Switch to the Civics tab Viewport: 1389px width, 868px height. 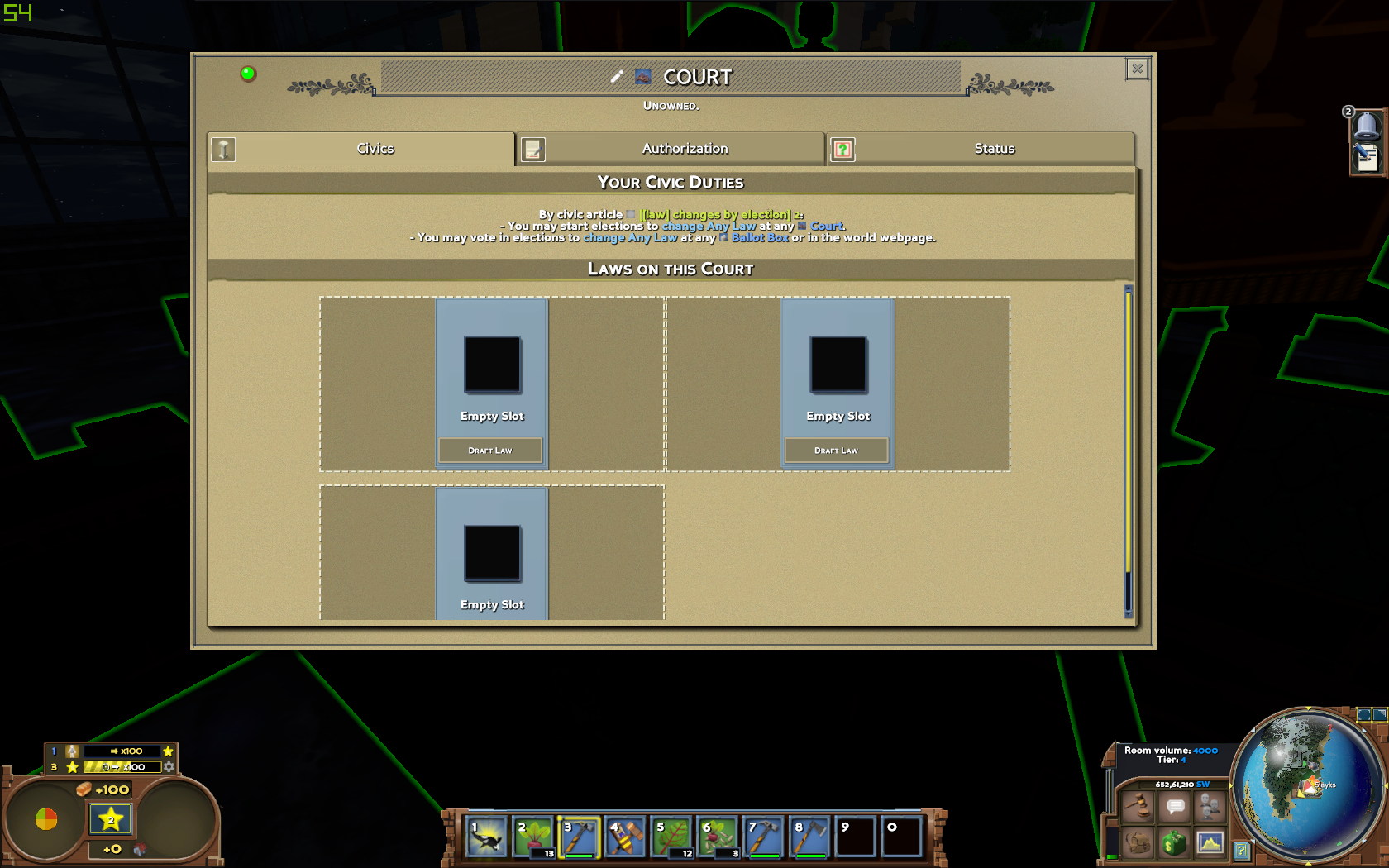point(375,148)
